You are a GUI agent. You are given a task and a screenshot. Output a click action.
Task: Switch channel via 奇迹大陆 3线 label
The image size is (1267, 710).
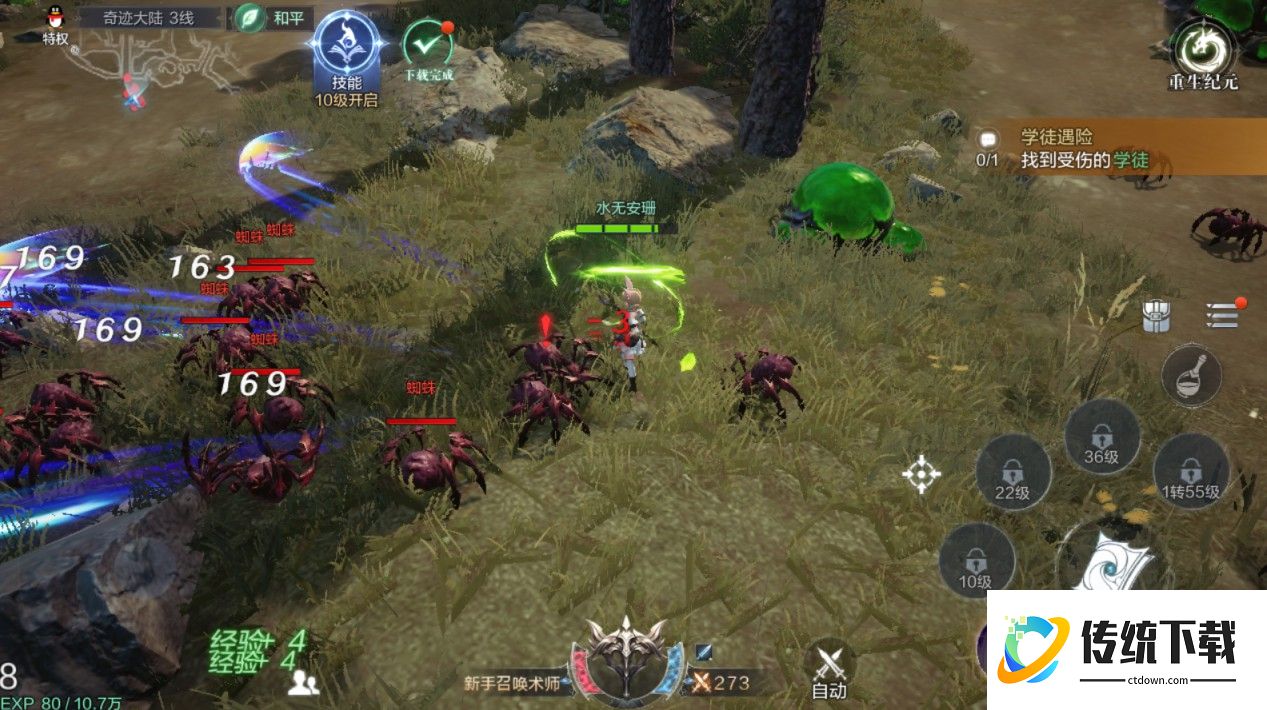coord(150,18)
